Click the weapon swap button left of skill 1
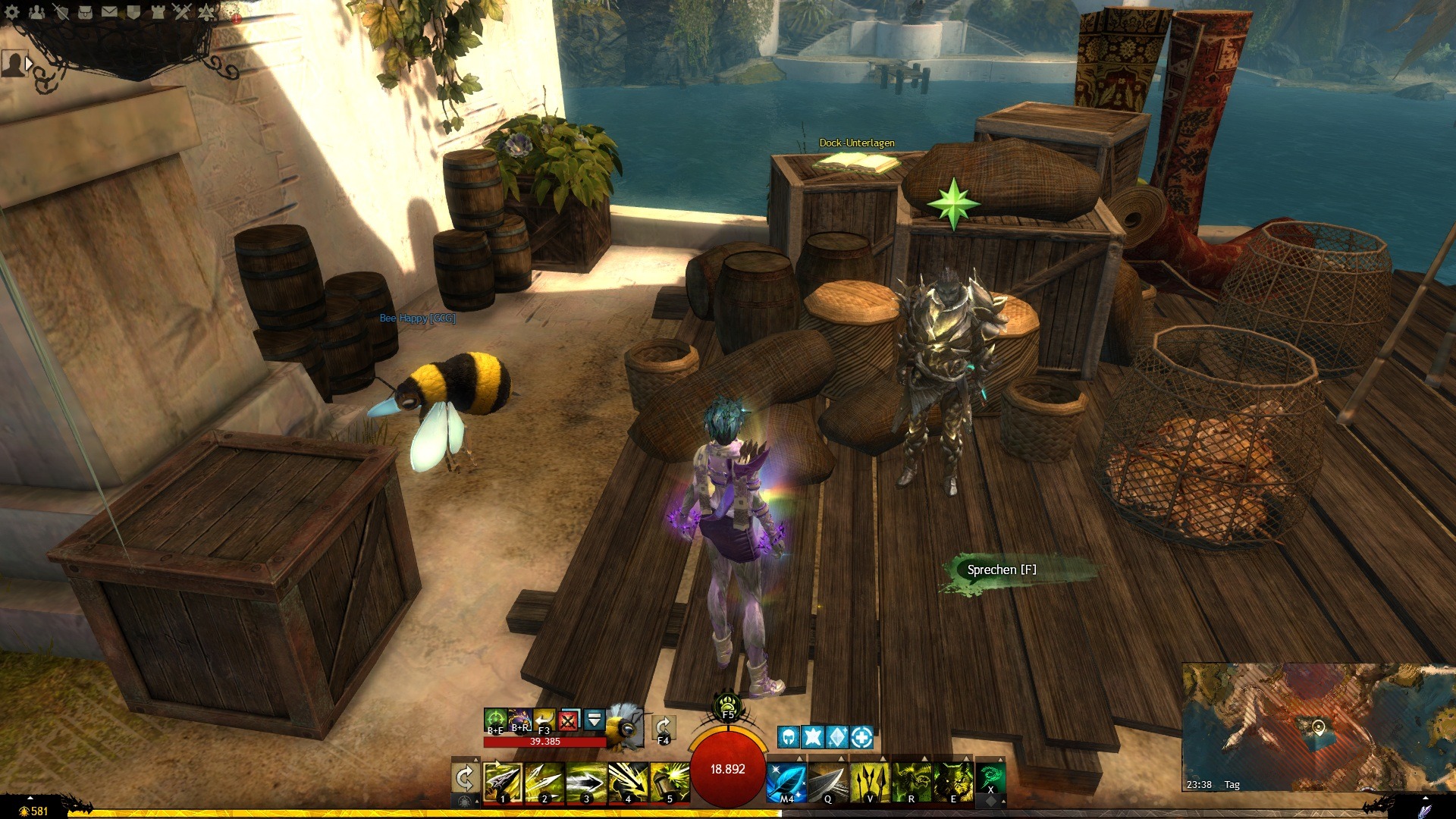1456x819 pixels. tap(464, 778)
